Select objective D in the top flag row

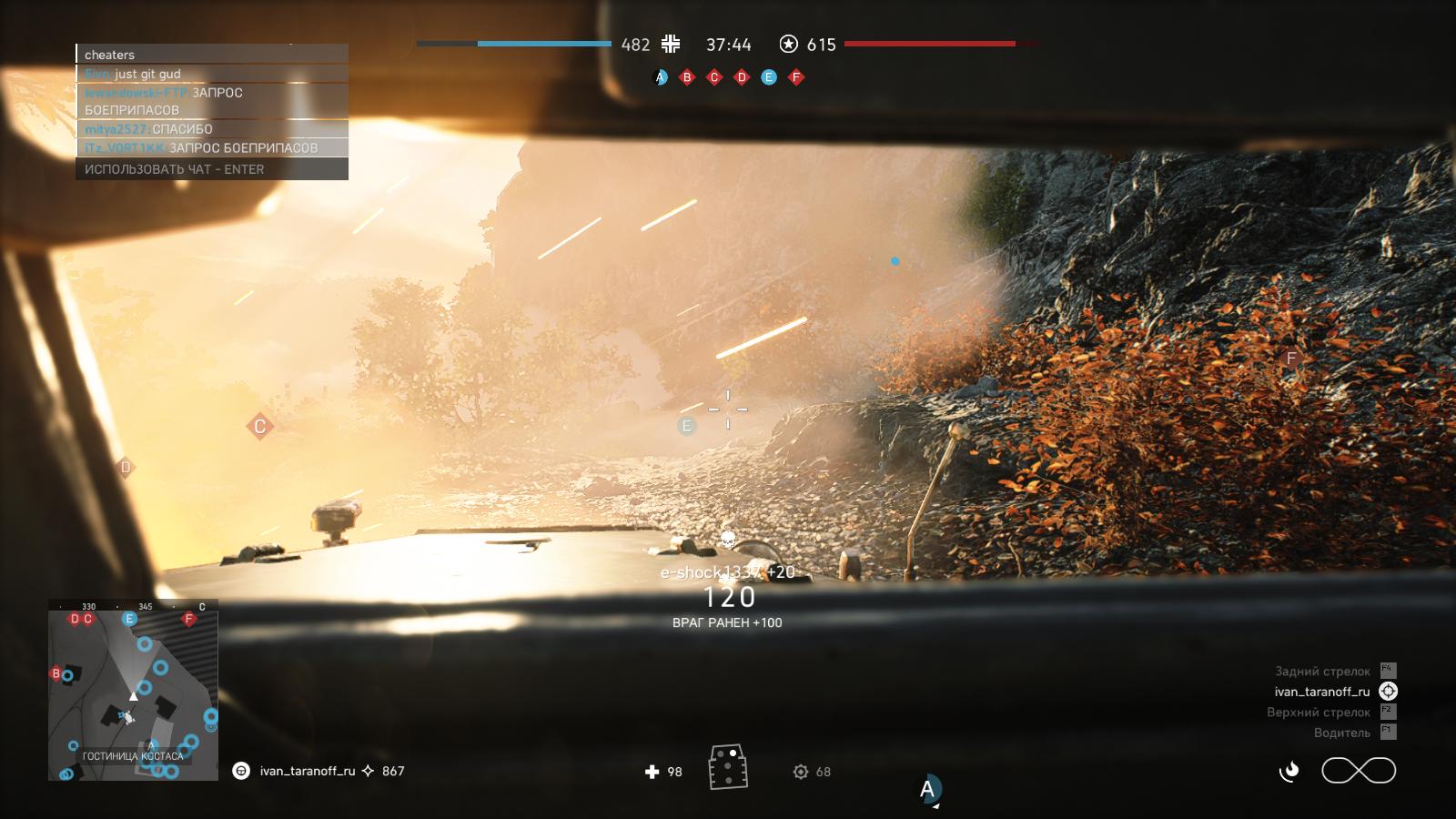pos(742,77)
